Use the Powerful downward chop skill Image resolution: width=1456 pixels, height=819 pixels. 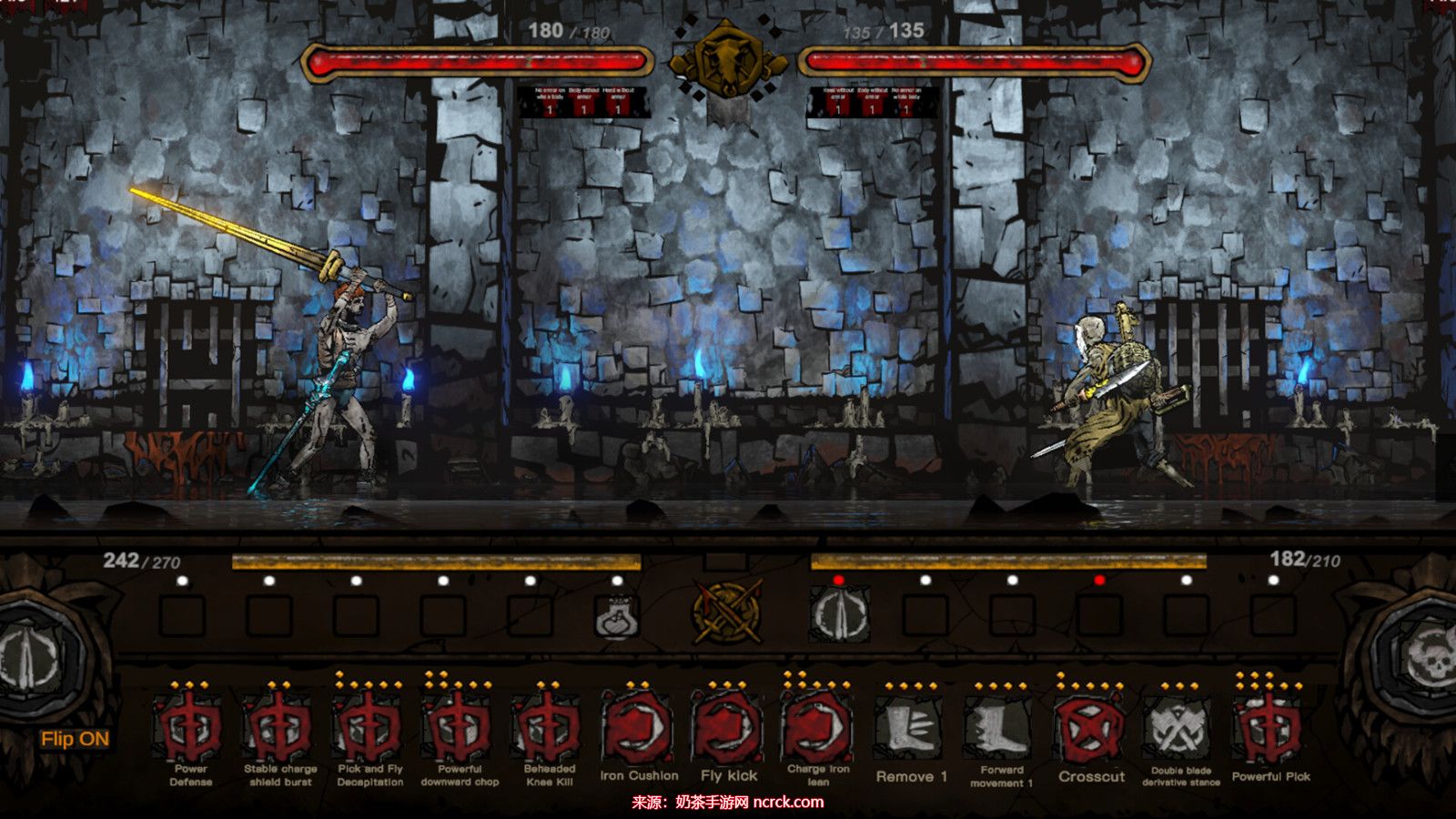(460, 728)
